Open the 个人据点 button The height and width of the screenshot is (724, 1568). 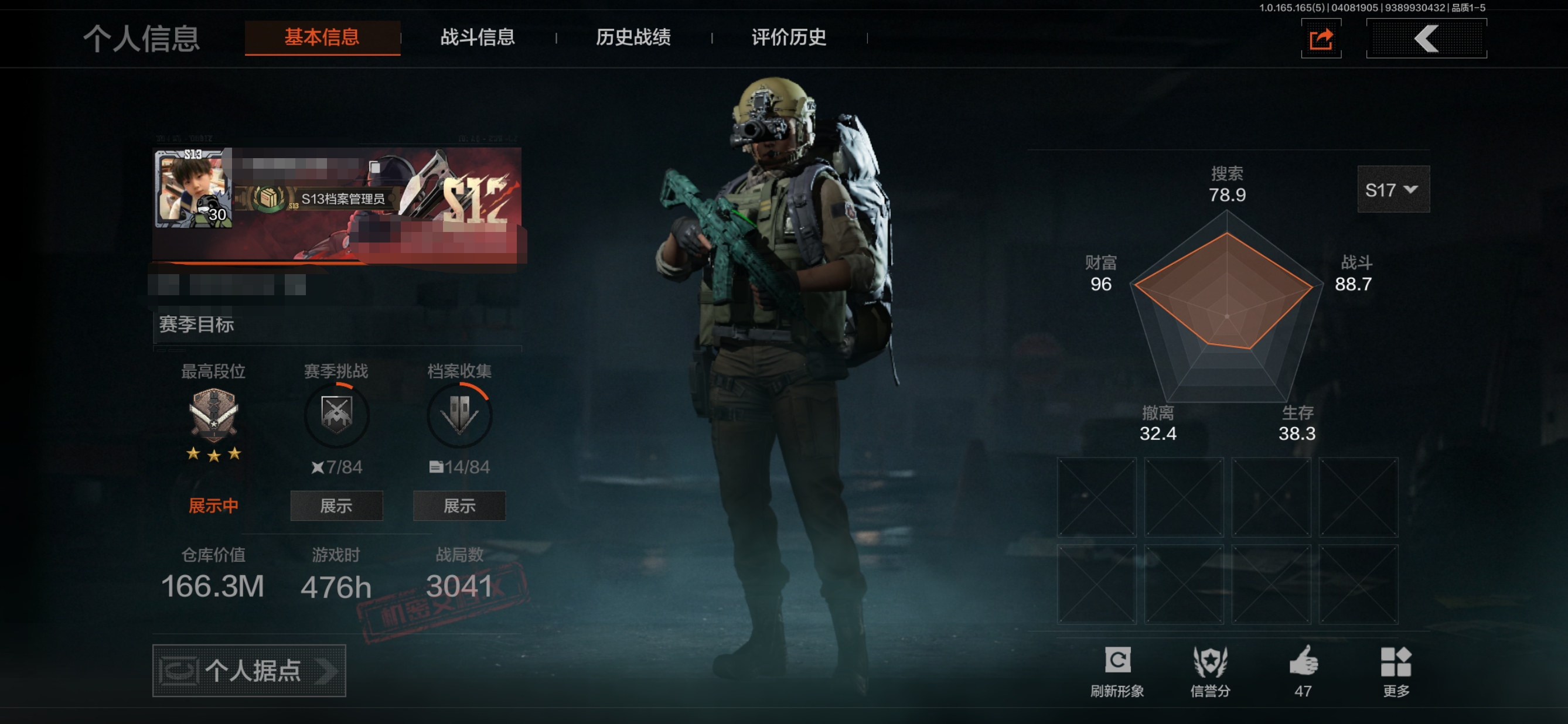[249, 671]
